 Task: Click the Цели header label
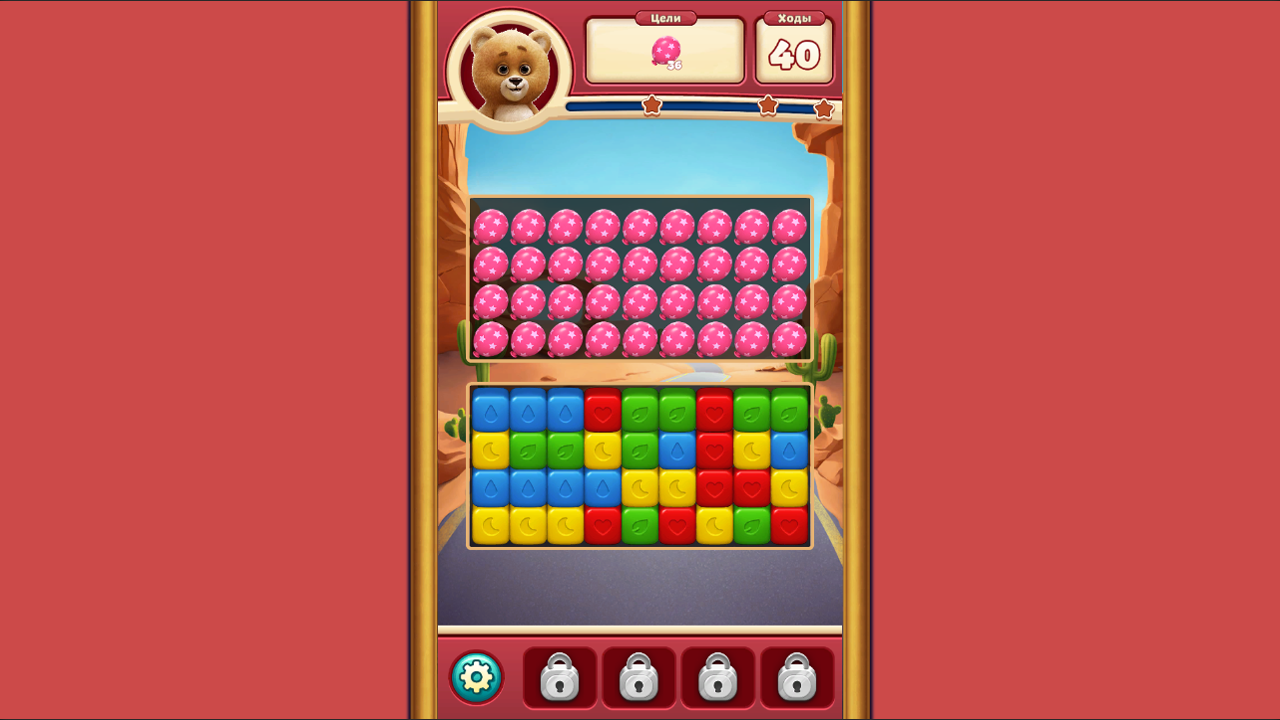[666, 17]
